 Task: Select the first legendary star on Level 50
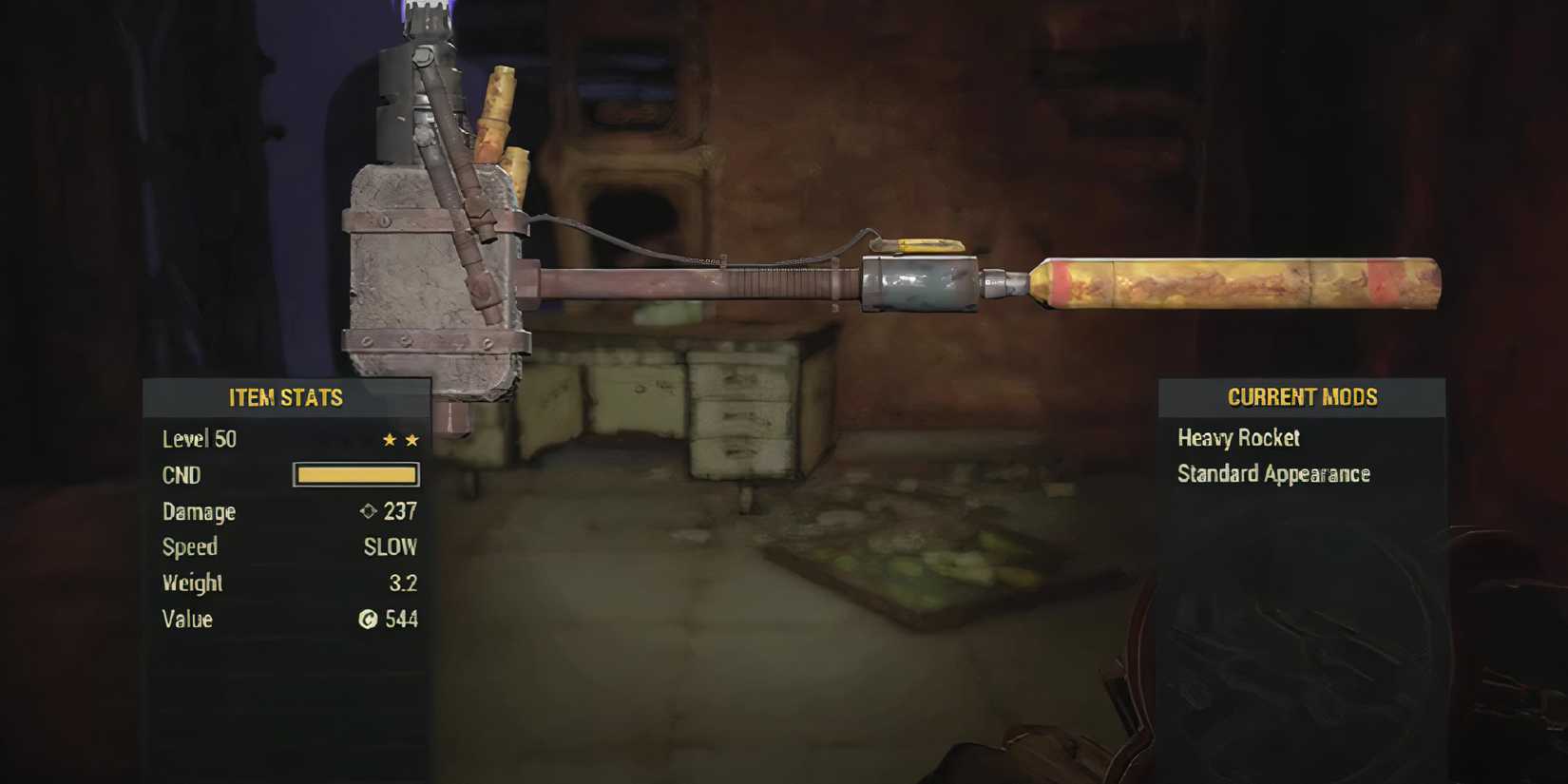pyautogui.click(x=389, y=439)
